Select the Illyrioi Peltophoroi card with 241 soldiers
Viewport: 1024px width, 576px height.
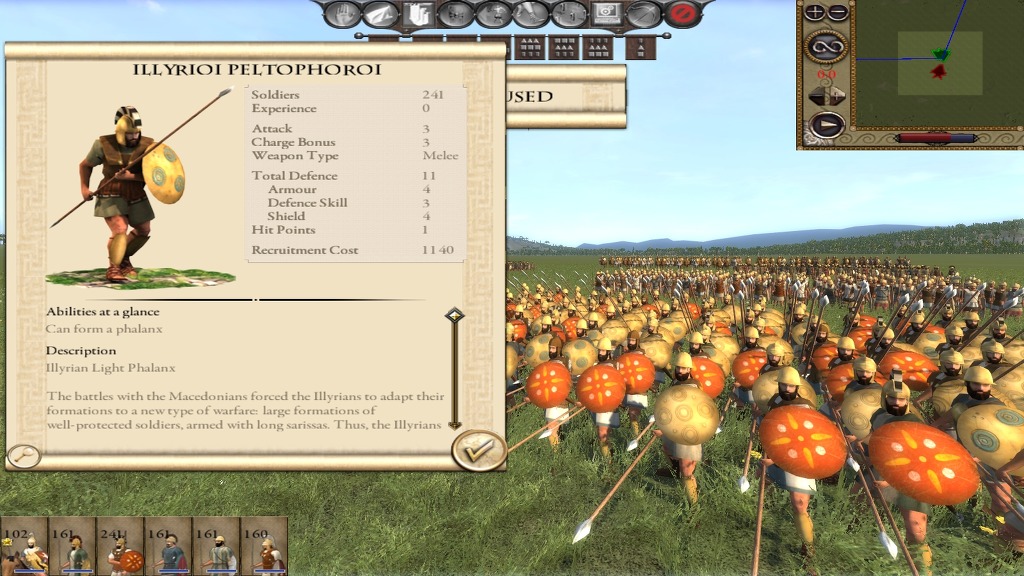pos(121,546)
